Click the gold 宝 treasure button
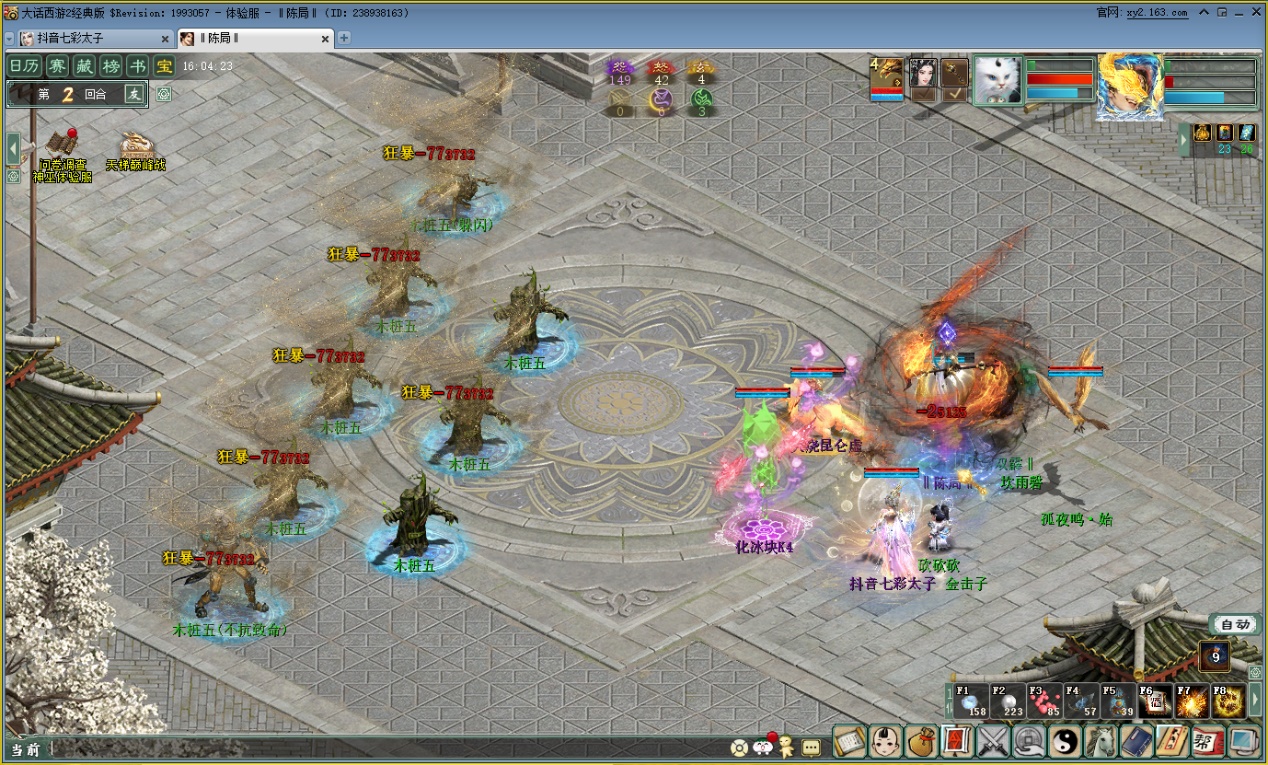The height and width of the screenshot is (765, 1268). click(164, 66)
